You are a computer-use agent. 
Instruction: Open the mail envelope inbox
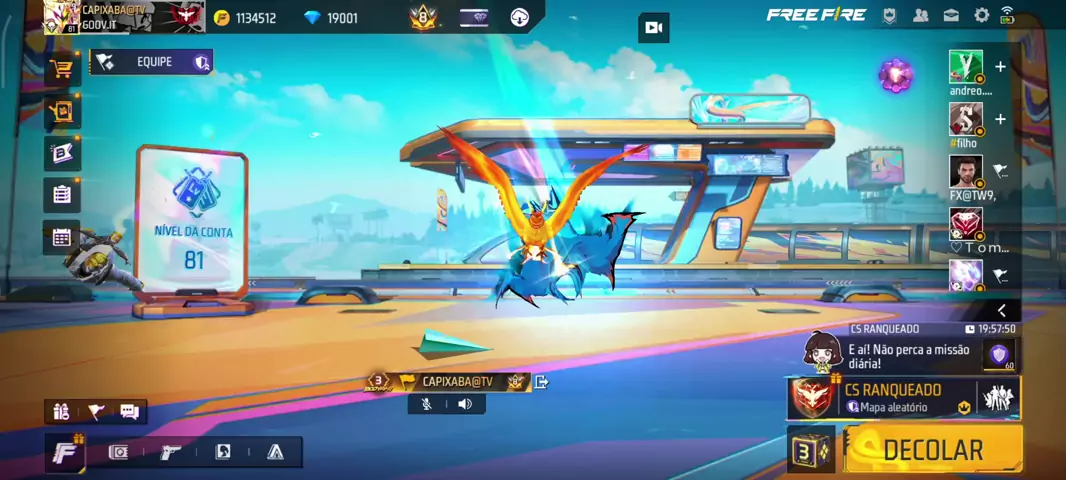click(x=951, y=15)
